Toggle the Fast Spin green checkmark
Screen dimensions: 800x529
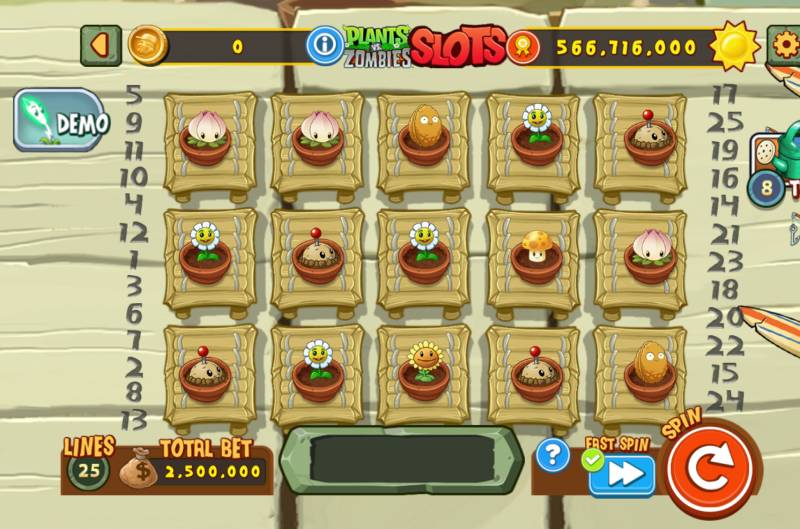click(591, 460)
